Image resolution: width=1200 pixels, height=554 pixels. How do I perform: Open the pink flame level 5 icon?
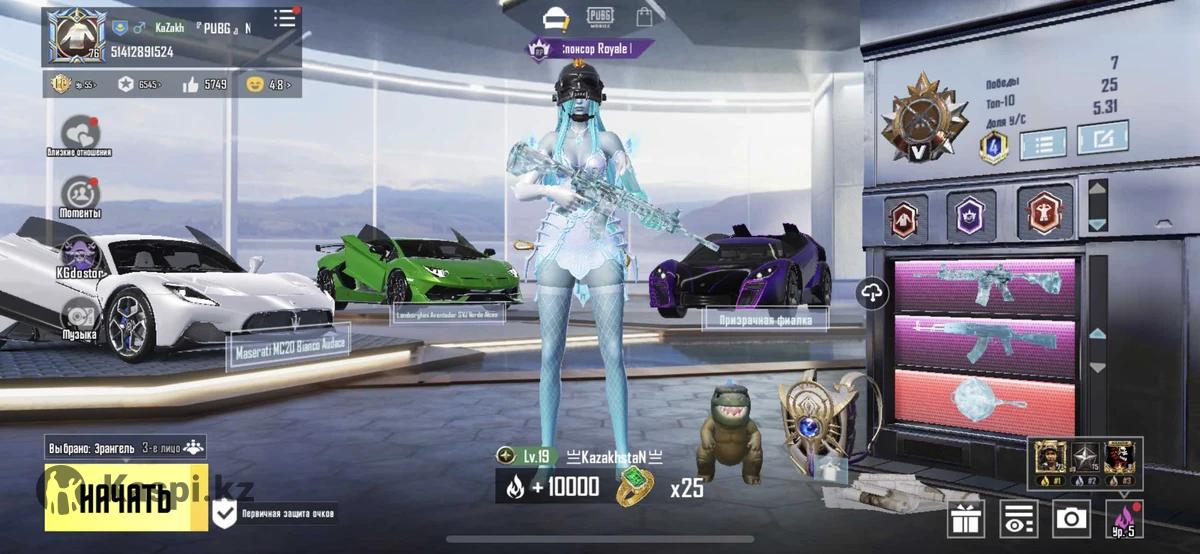pos(1124,518)
